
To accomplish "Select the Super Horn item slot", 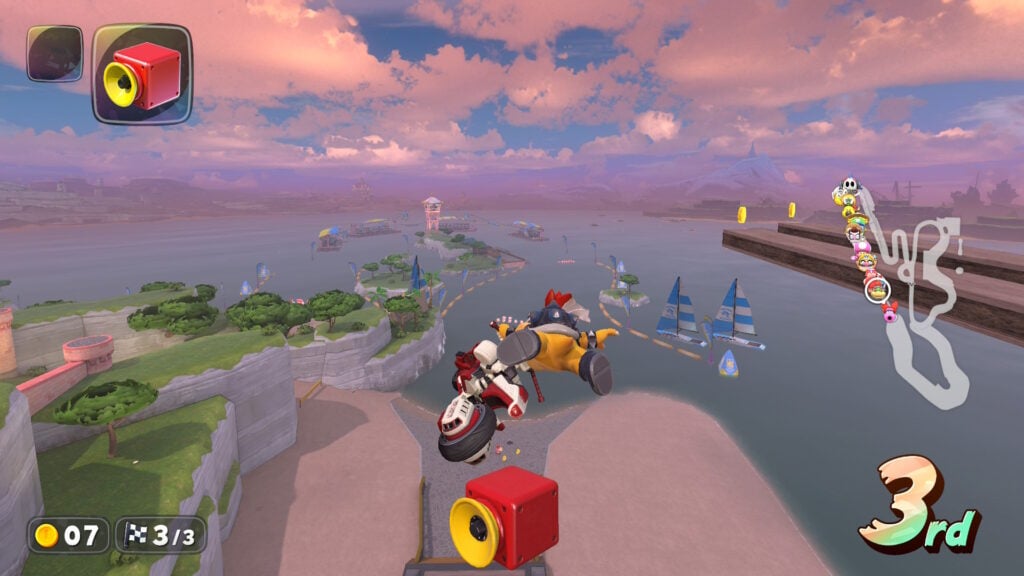I will click(141, 74).
